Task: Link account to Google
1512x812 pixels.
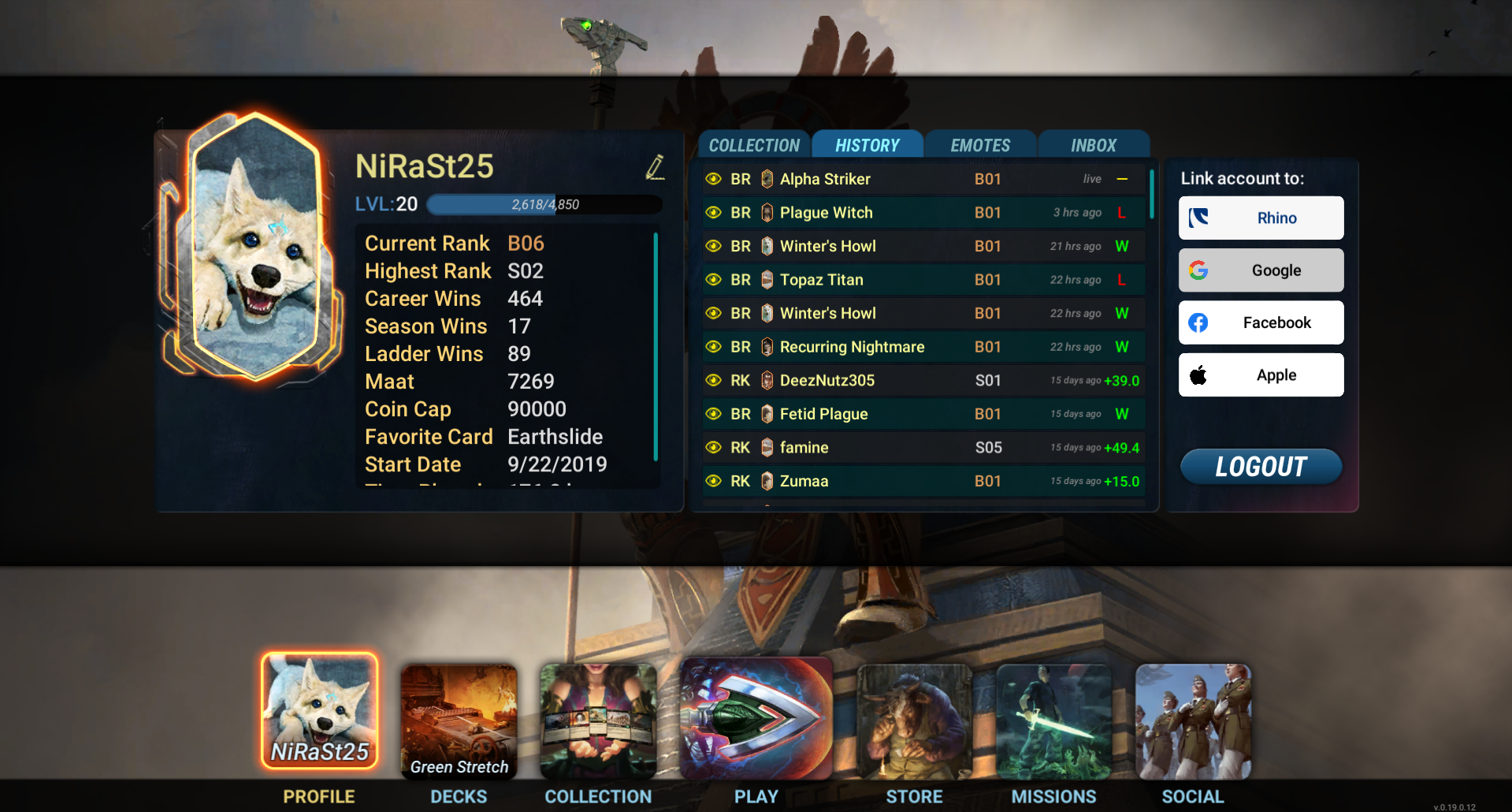Action: point(1261,270)
